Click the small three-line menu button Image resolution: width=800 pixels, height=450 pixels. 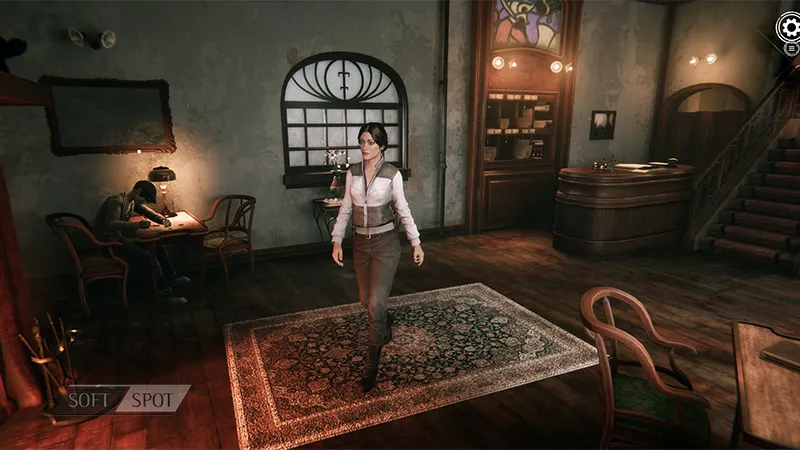pyautogui.click(x=791, y=48)
